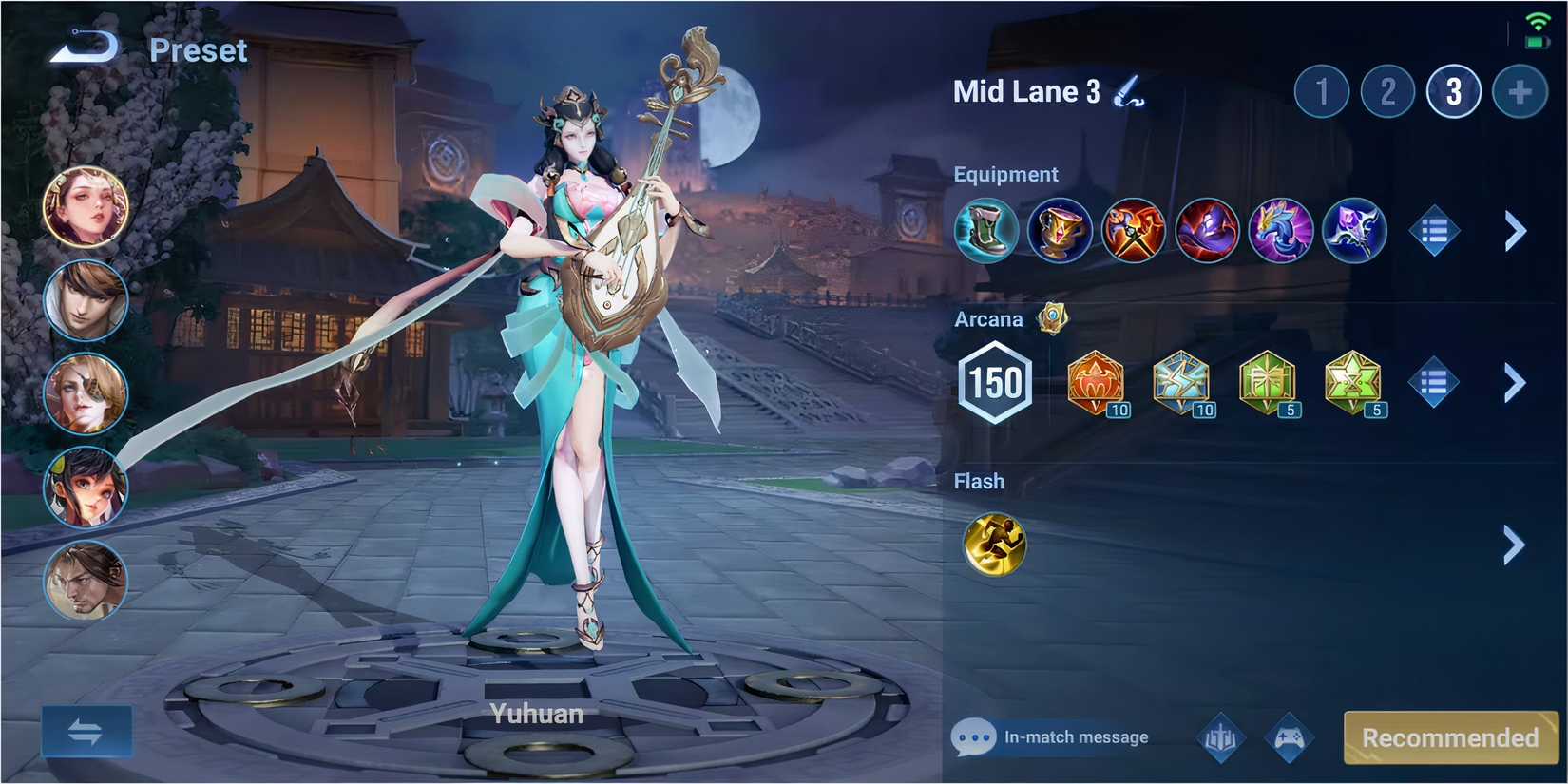Select the blue dragon equipment item
The image size is (1568, 784).
tap(1281, 230)
